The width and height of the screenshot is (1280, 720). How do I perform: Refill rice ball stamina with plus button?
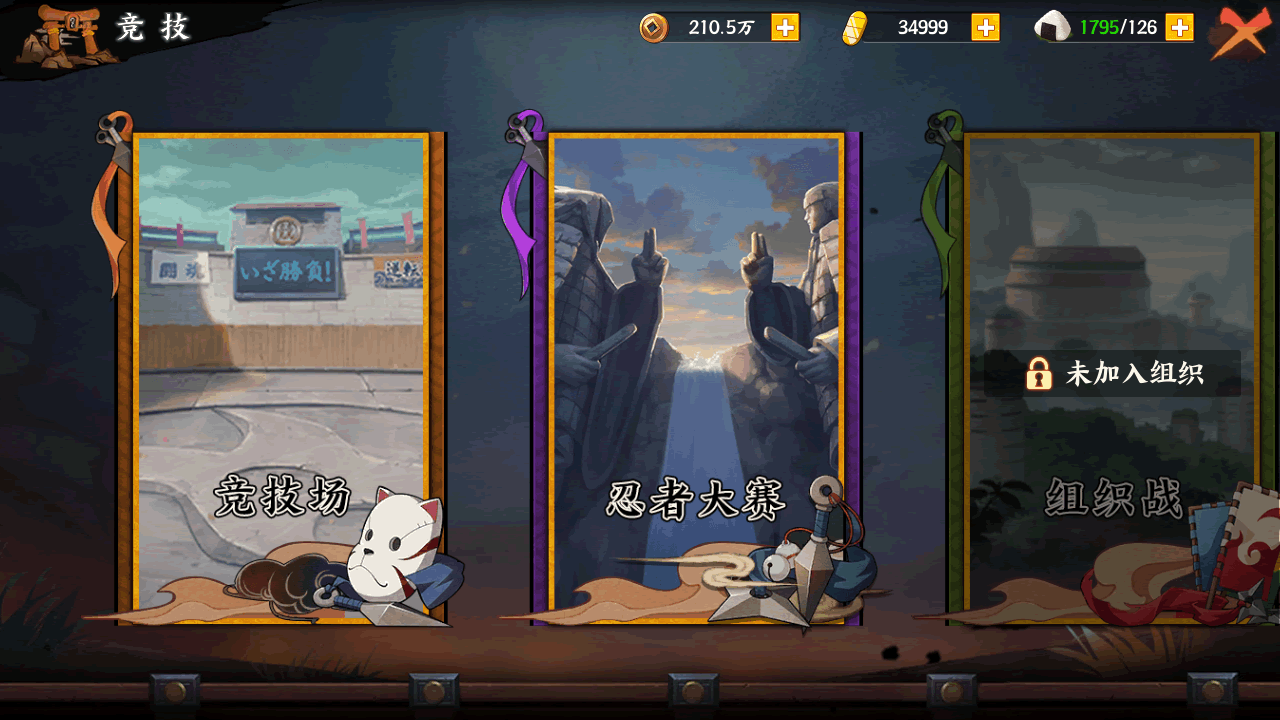(1179, 28)
